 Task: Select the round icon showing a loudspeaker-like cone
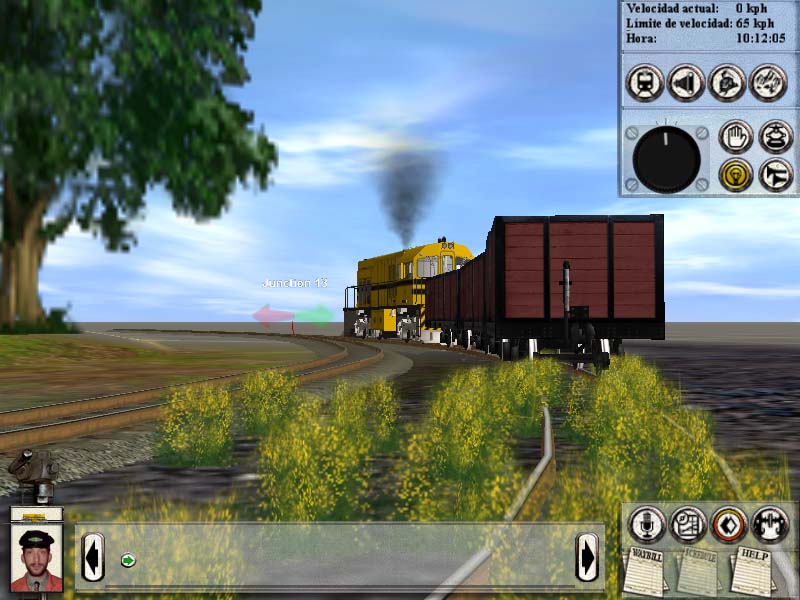click(x=686, y=82)
